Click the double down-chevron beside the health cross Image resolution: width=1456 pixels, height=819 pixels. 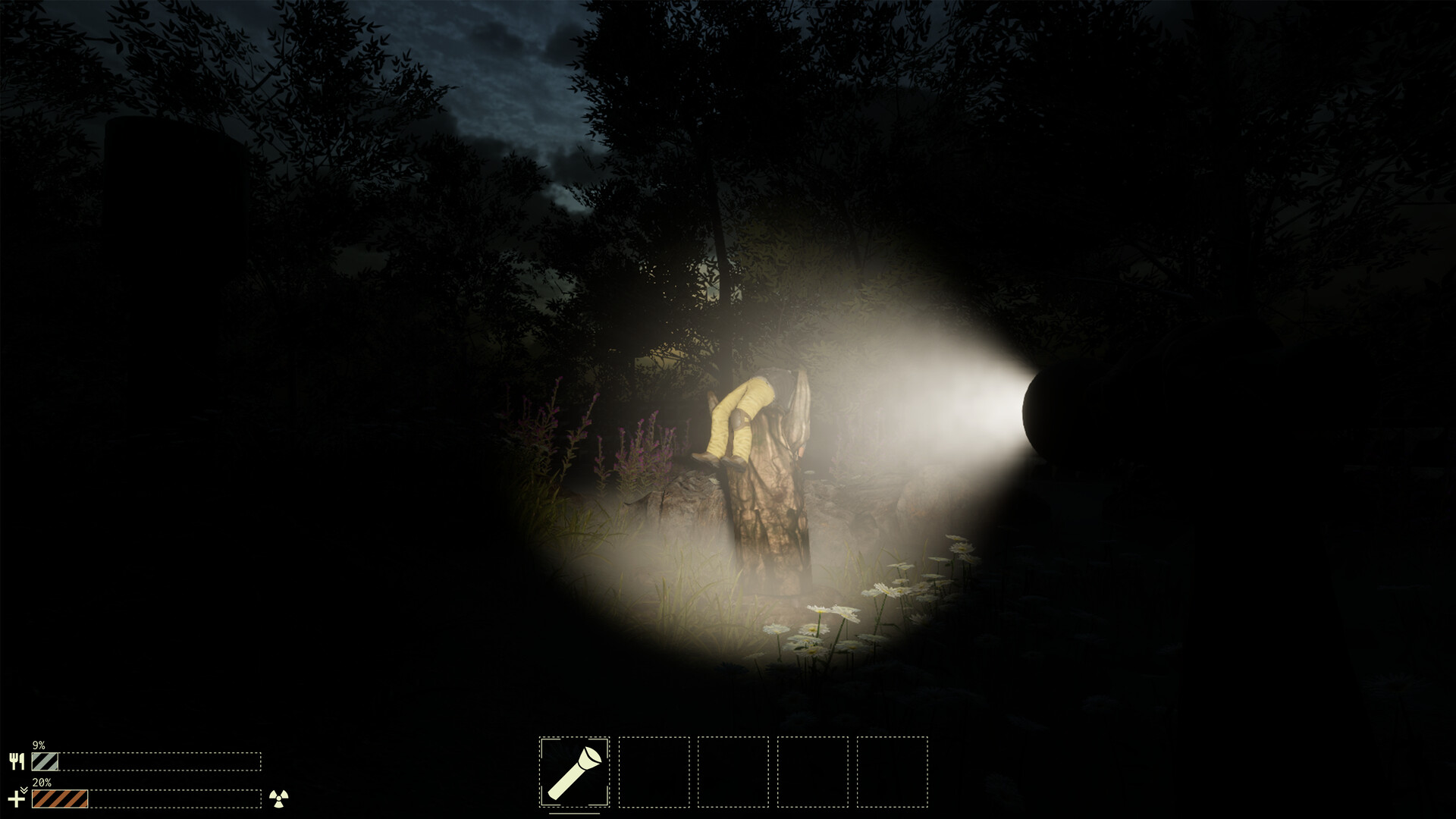(24, 789)
